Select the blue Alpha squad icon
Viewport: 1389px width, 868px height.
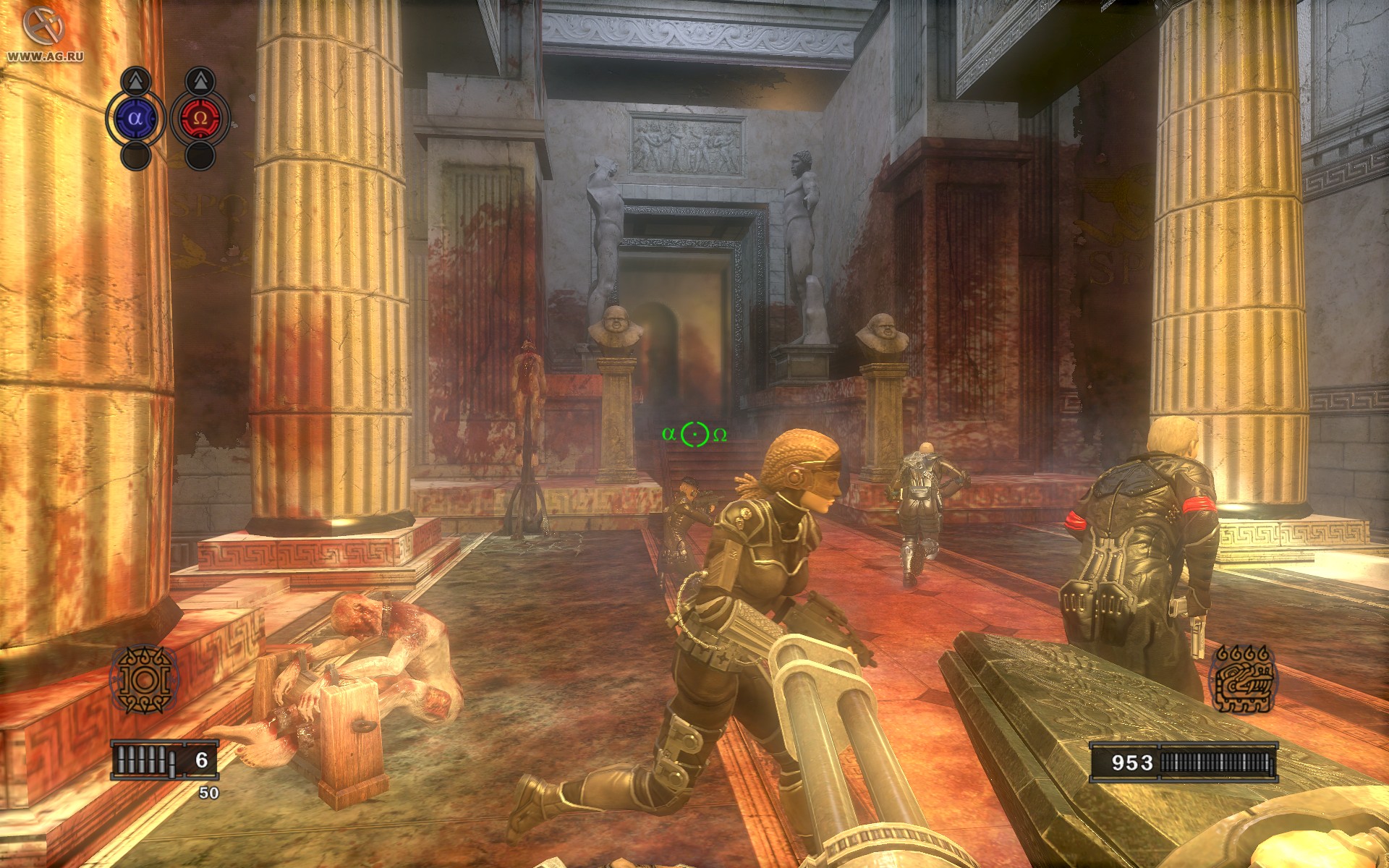[135, 118]
